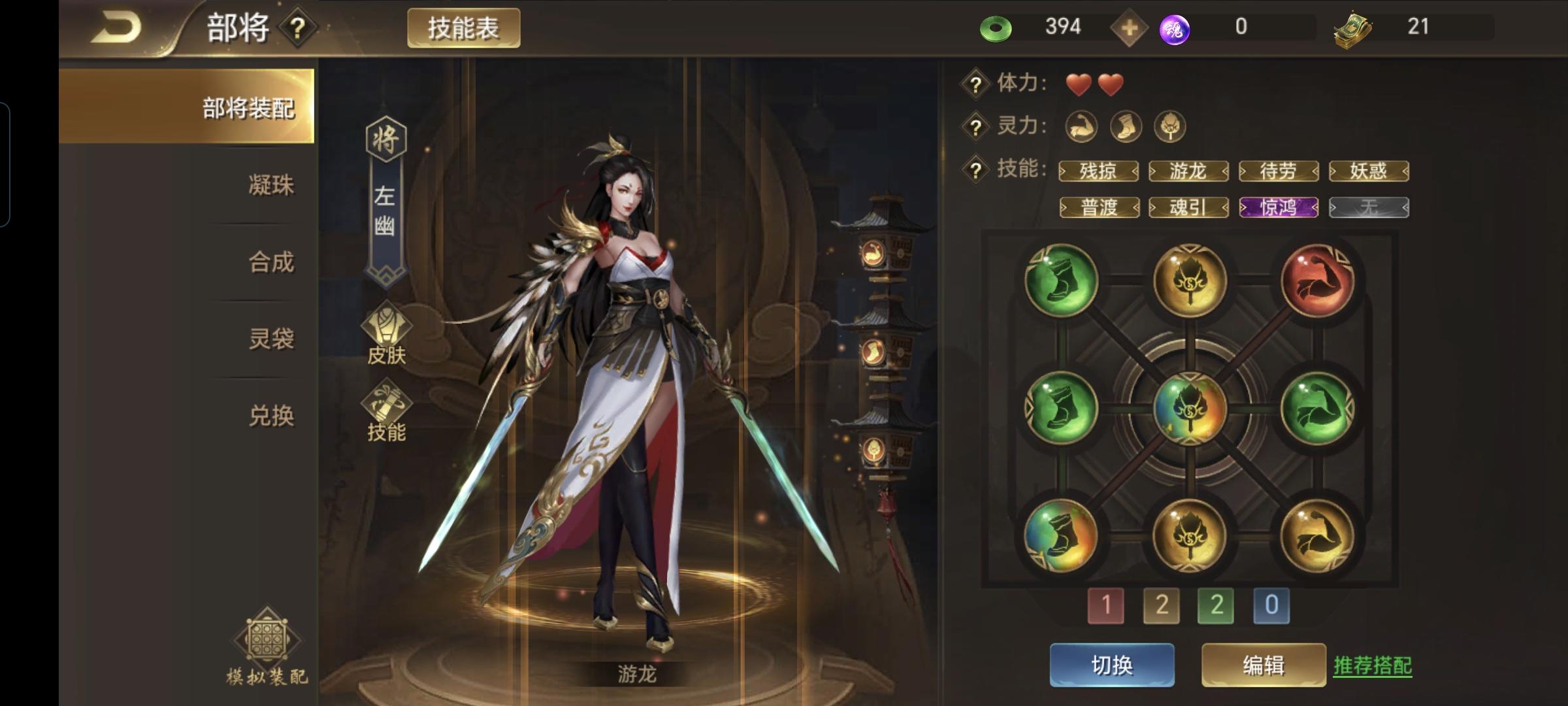Enable the 妖惑 skill option
Image resolution: width=1568 pixels, height=706 pixels.
tap(1369, 171)
